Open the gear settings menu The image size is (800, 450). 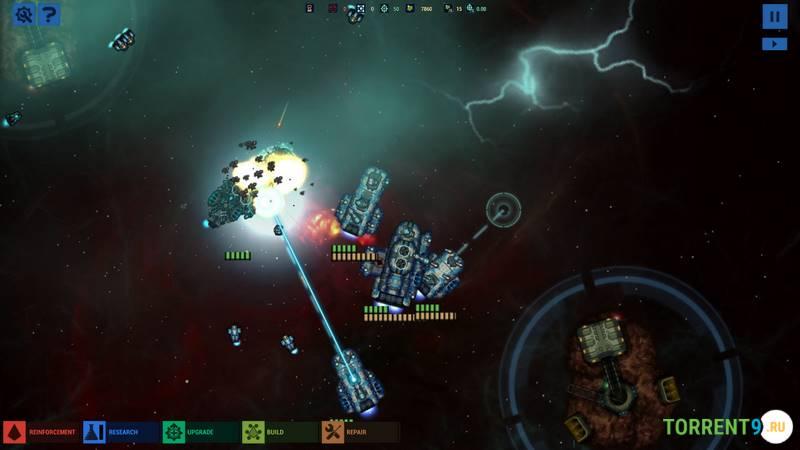[x=22, y=14]
